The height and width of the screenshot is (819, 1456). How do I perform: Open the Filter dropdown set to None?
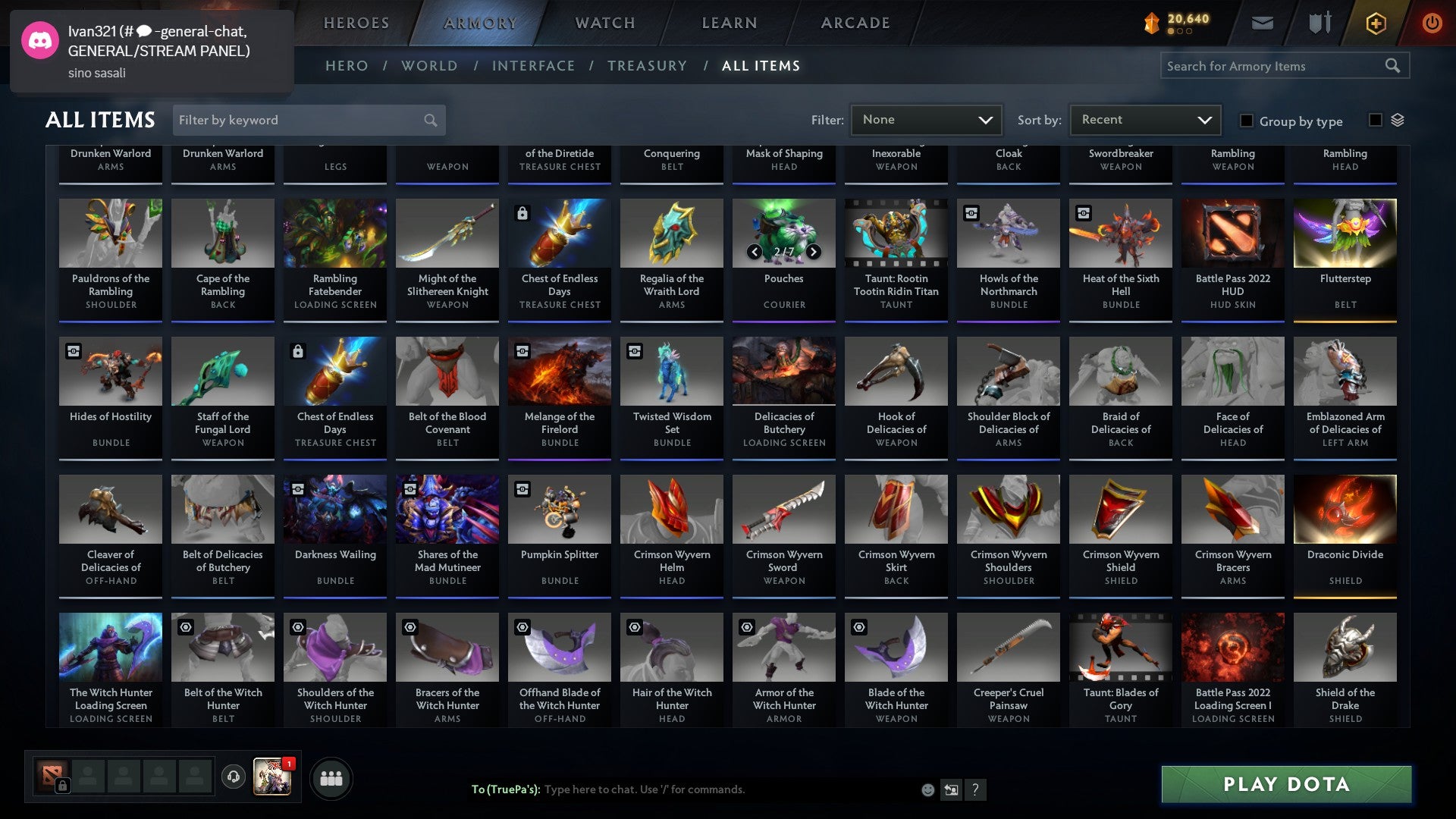[x=926, y=119]
